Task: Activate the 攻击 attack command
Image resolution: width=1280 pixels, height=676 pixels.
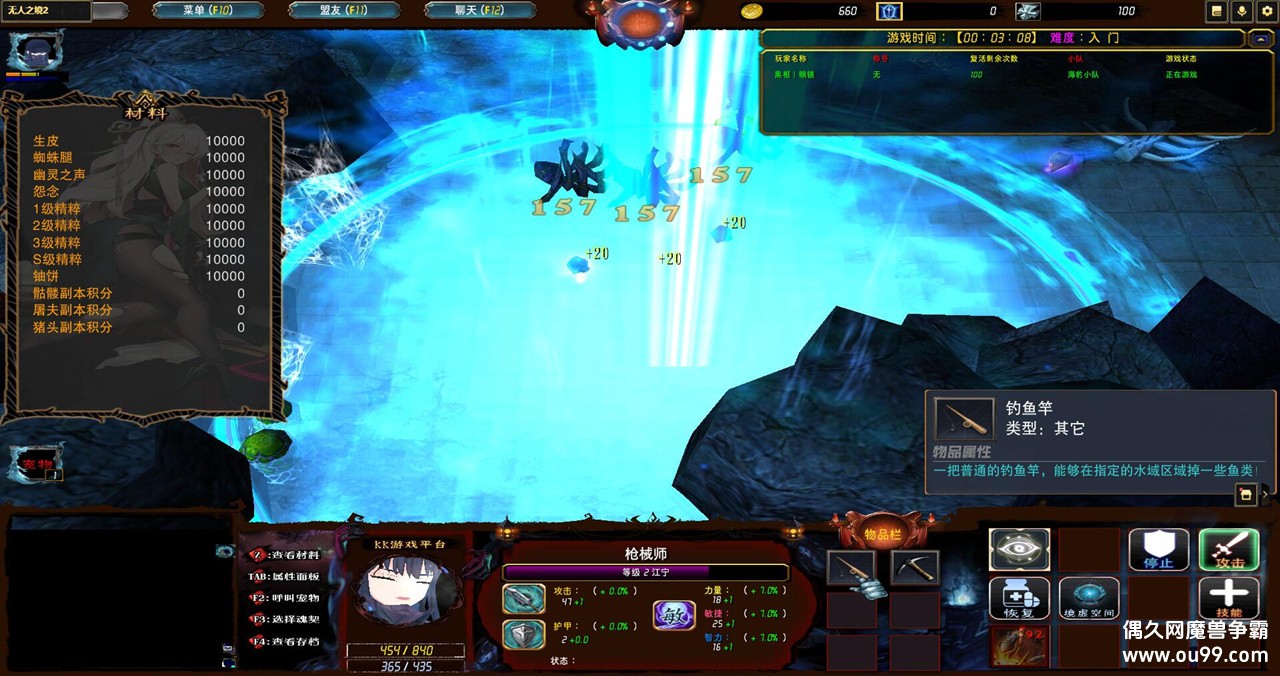Action: 1229,550
